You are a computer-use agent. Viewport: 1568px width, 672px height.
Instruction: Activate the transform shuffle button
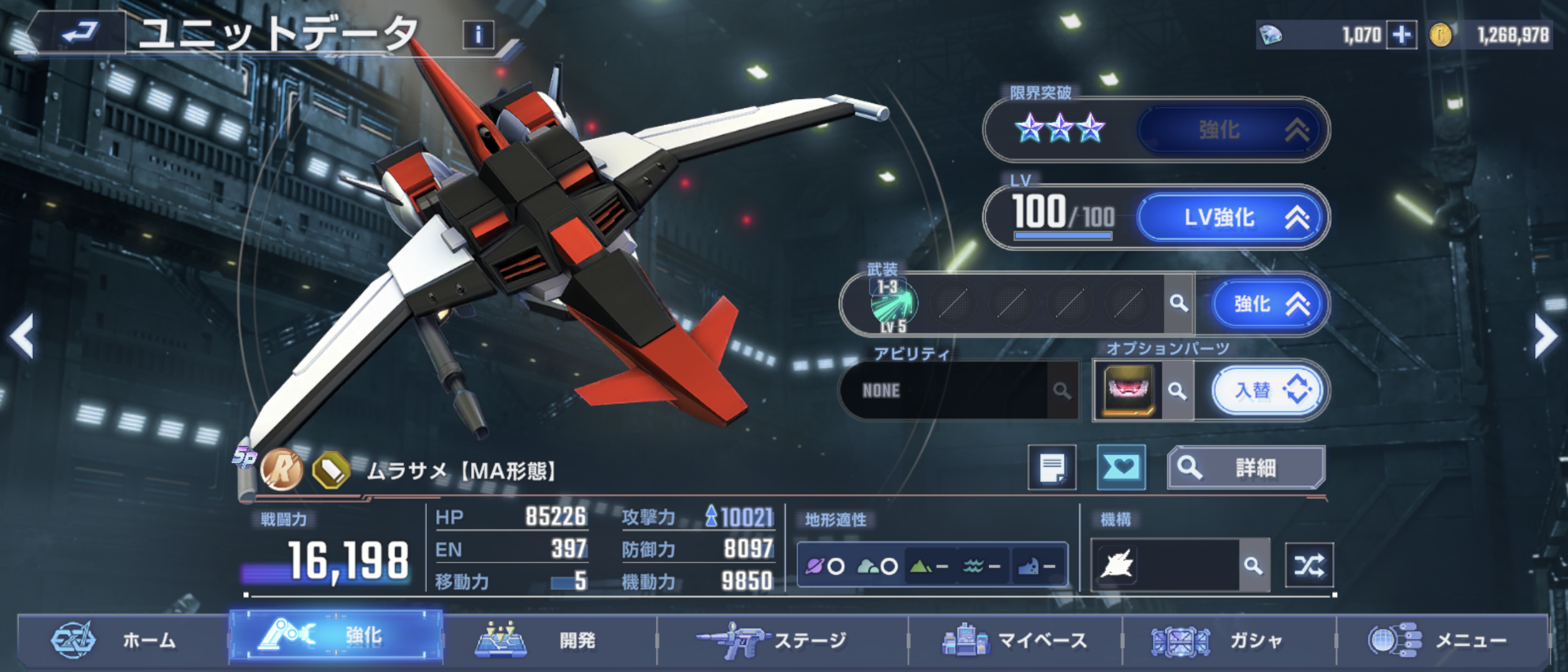pyautogui.click(x=1309, y=566)
